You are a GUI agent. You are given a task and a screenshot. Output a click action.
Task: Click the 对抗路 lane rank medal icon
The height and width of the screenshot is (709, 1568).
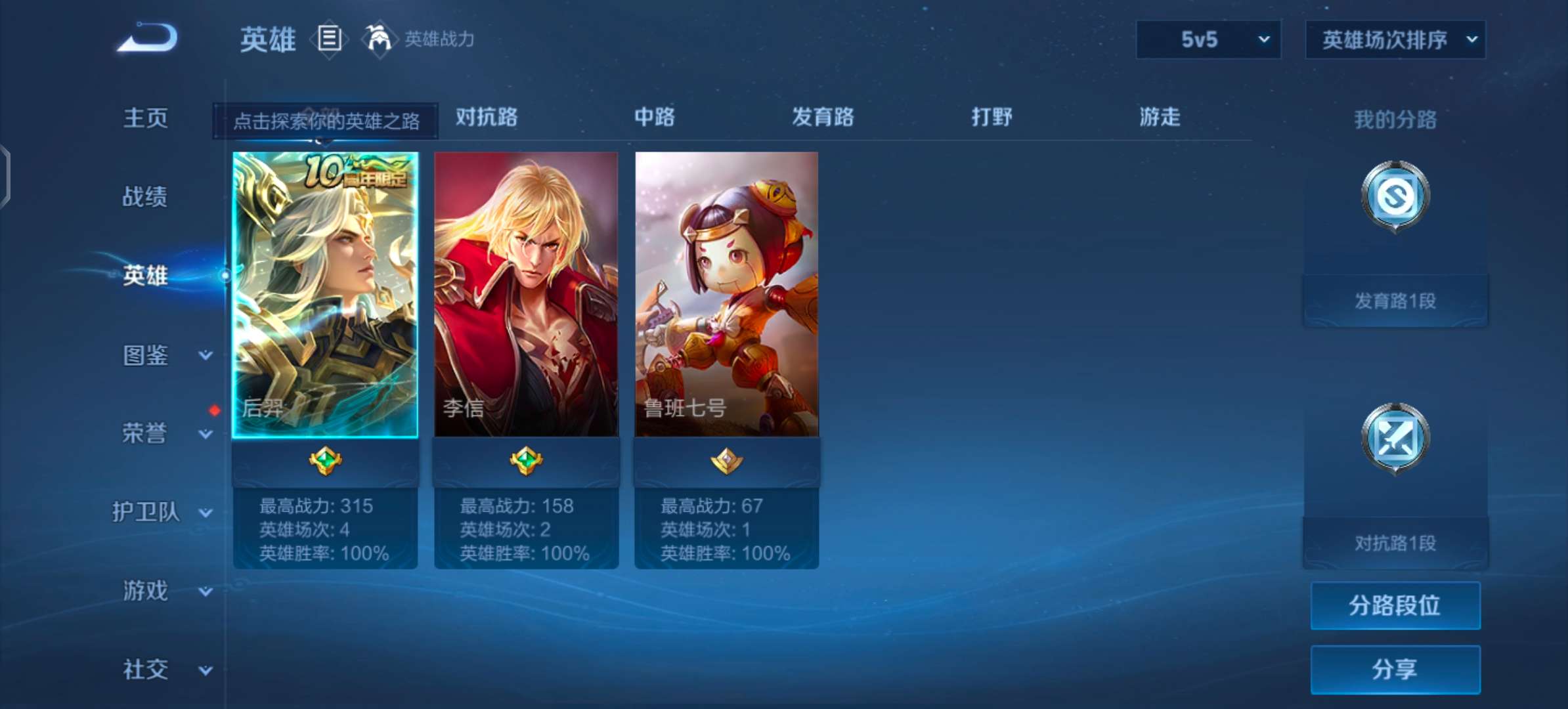click(x=1394, y=439)
